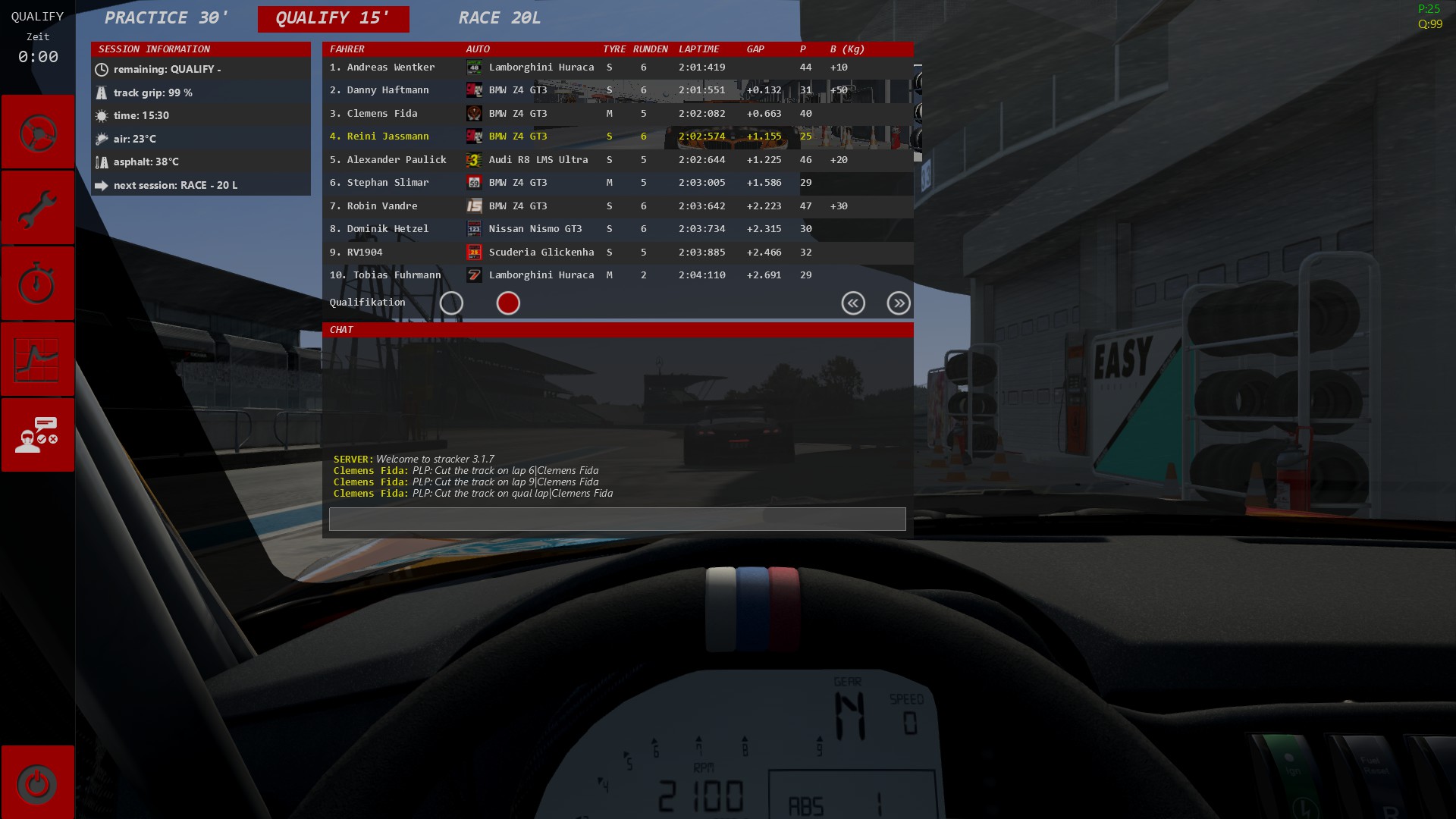Select the Qualify 15' session tab
This screenshot has width=1456, height=819.
pyautogui.click(x=333, y=18)
